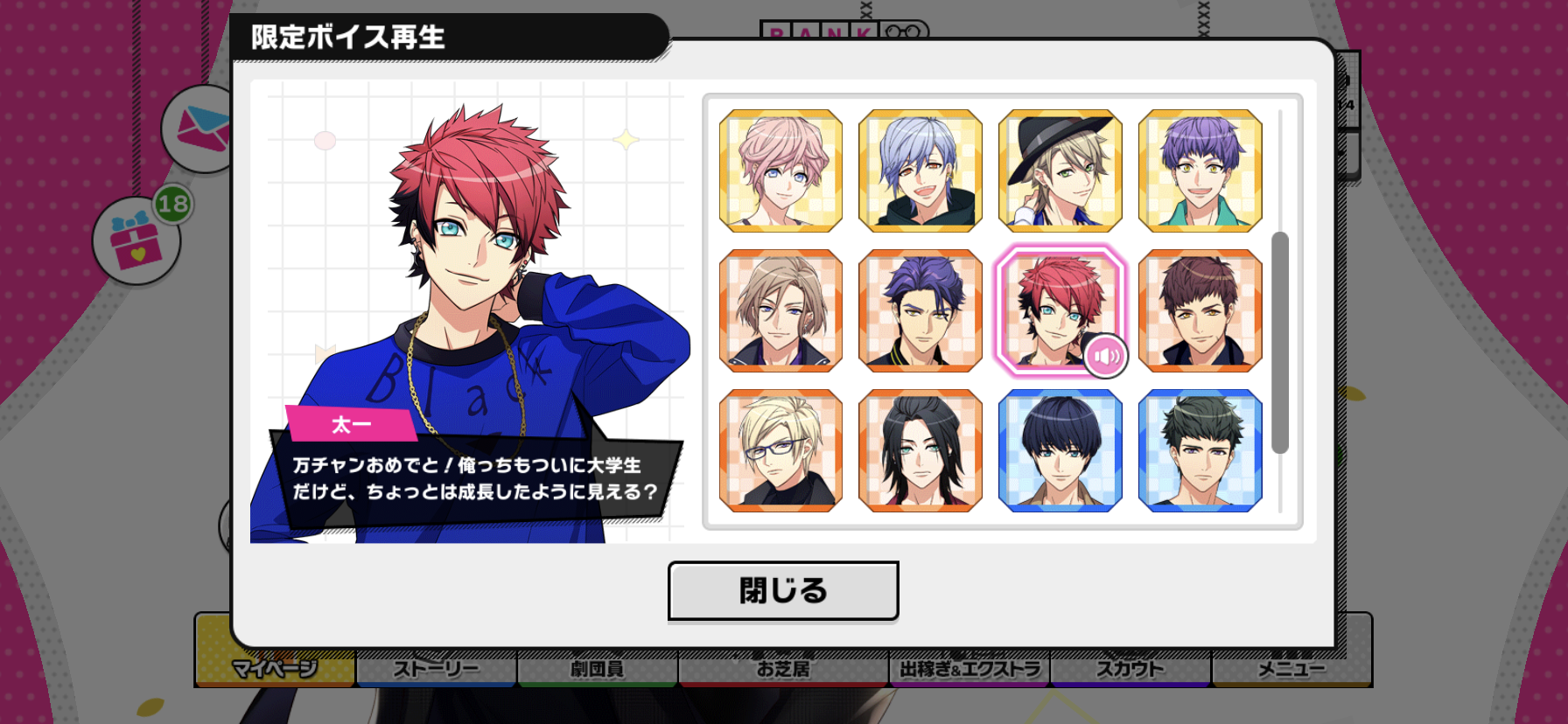Close the limited voice dialog with 閉じる
The image size is (1568, 724).
tap(783, 591)
